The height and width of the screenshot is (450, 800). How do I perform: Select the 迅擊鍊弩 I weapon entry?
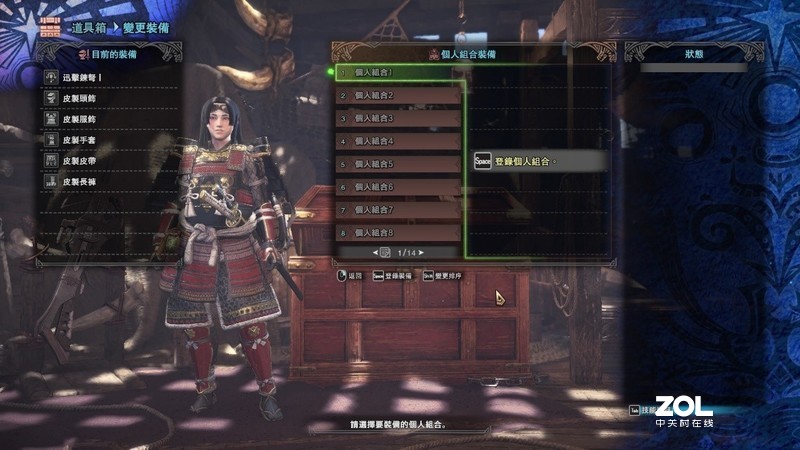[x=110, y=76]
